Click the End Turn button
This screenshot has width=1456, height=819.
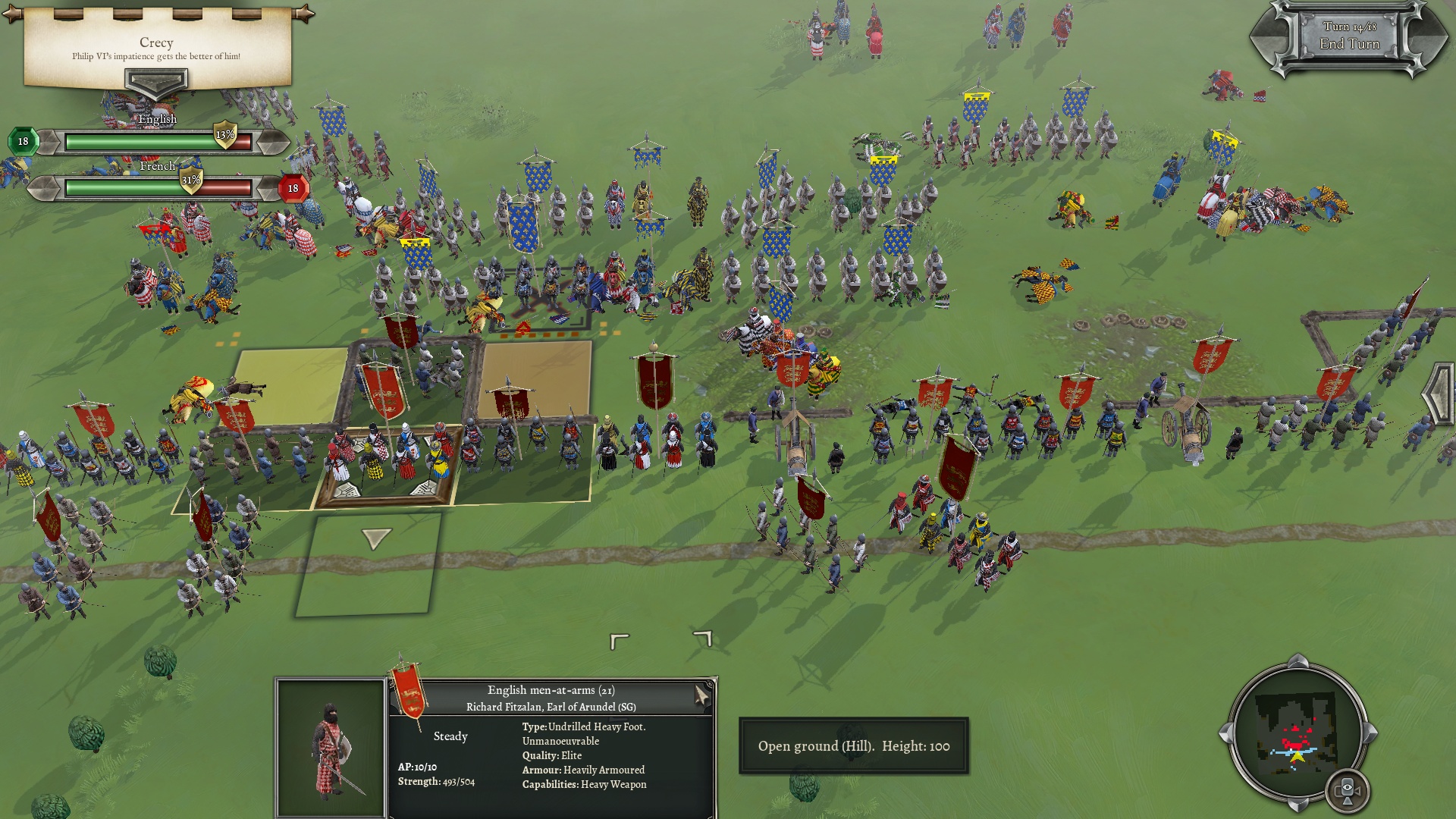pyautogui.click(x=1349, y=43)
